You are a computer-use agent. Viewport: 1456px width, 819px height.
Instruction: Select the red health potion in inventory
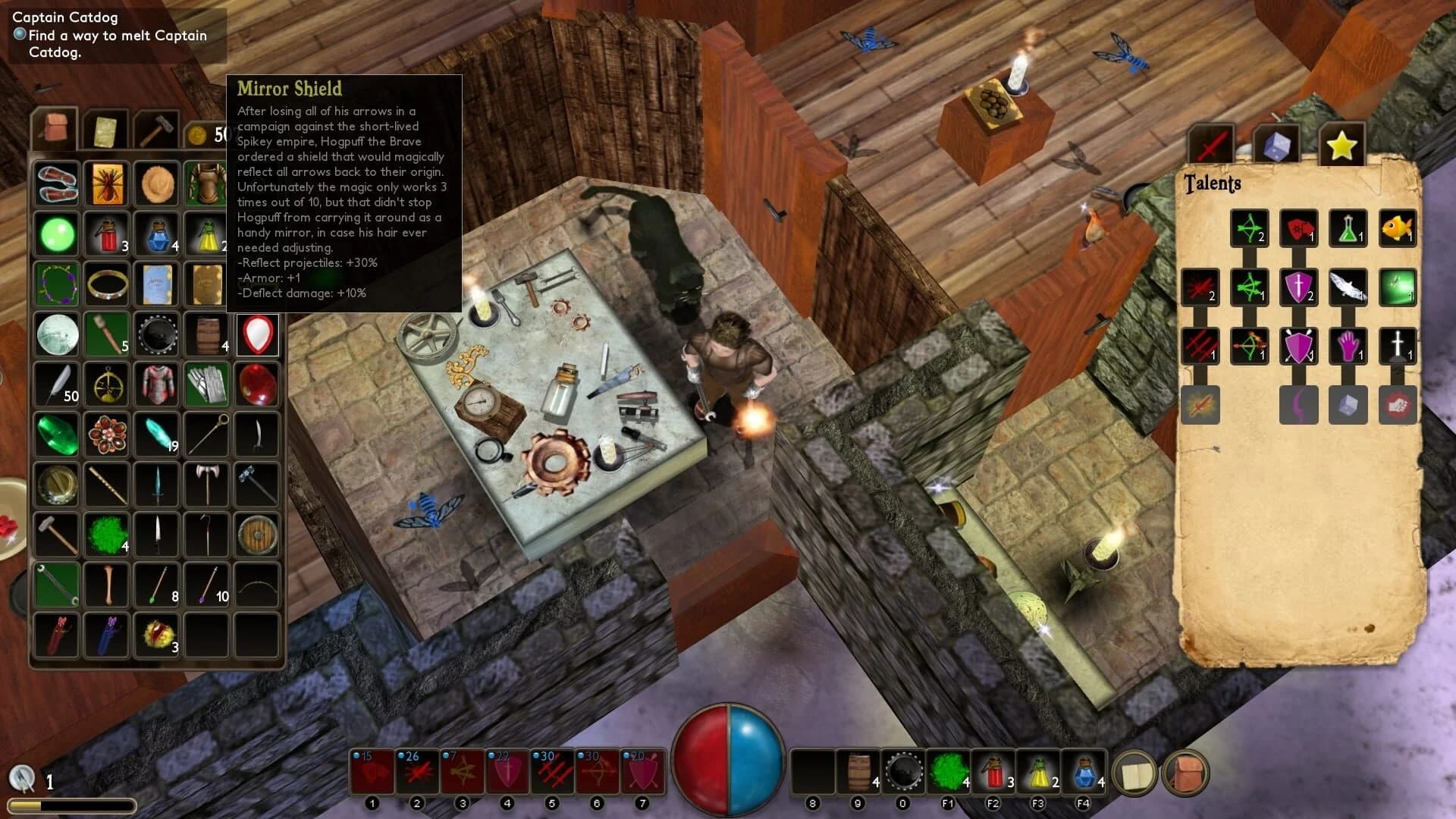point(106,234)
